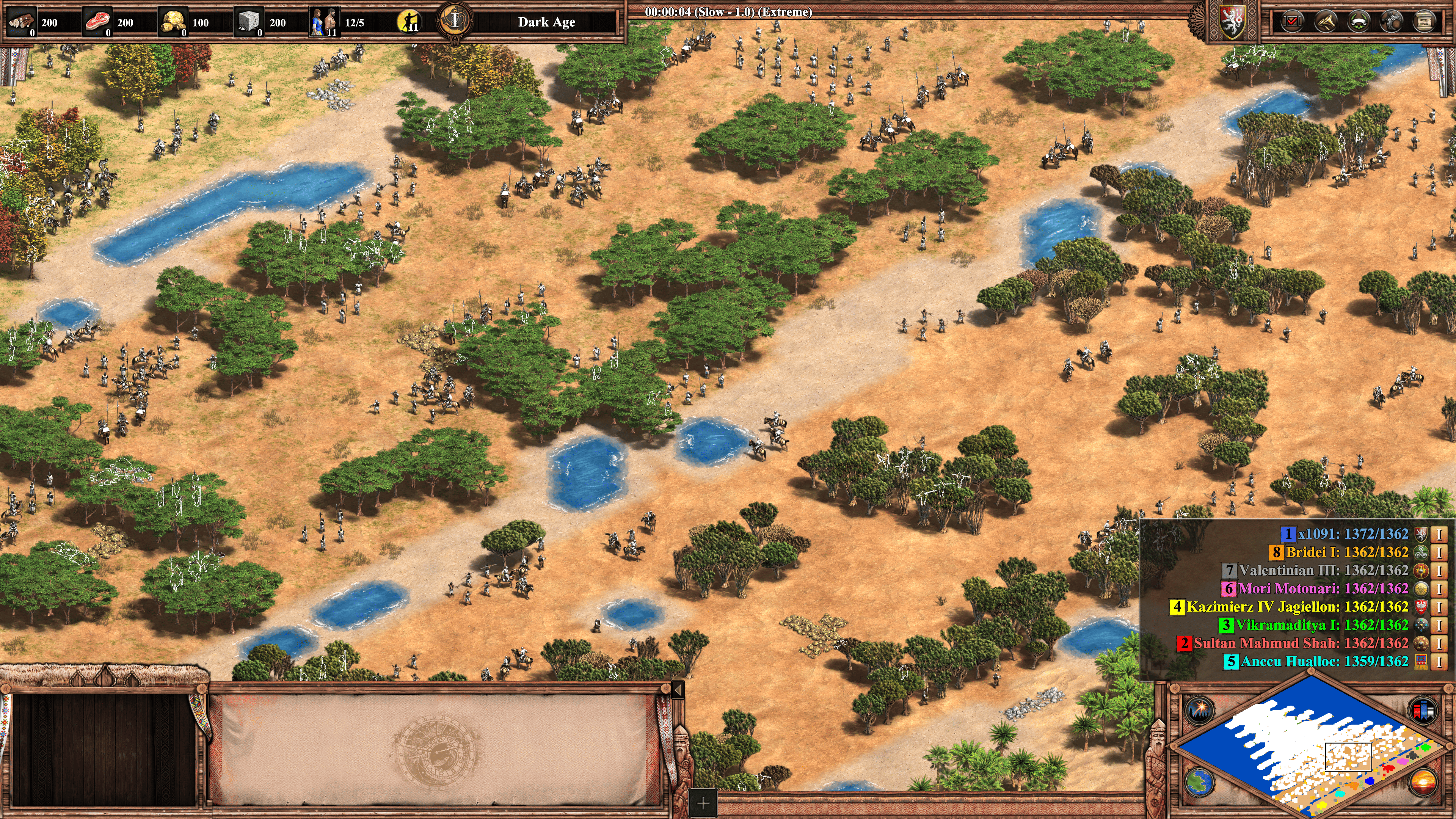
Task: Switch minimap view with the globe button
Action: point(1199,782)
